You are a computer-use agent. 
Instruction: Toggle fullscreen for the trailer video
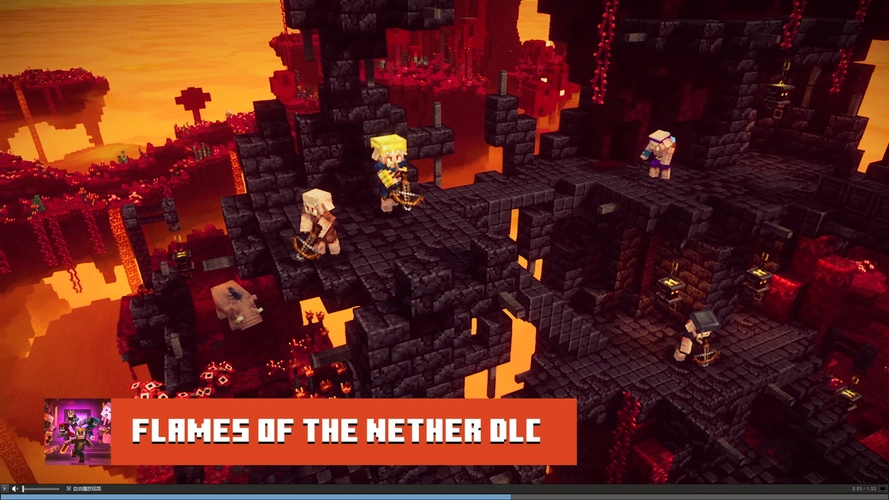[x=881, y=488]
